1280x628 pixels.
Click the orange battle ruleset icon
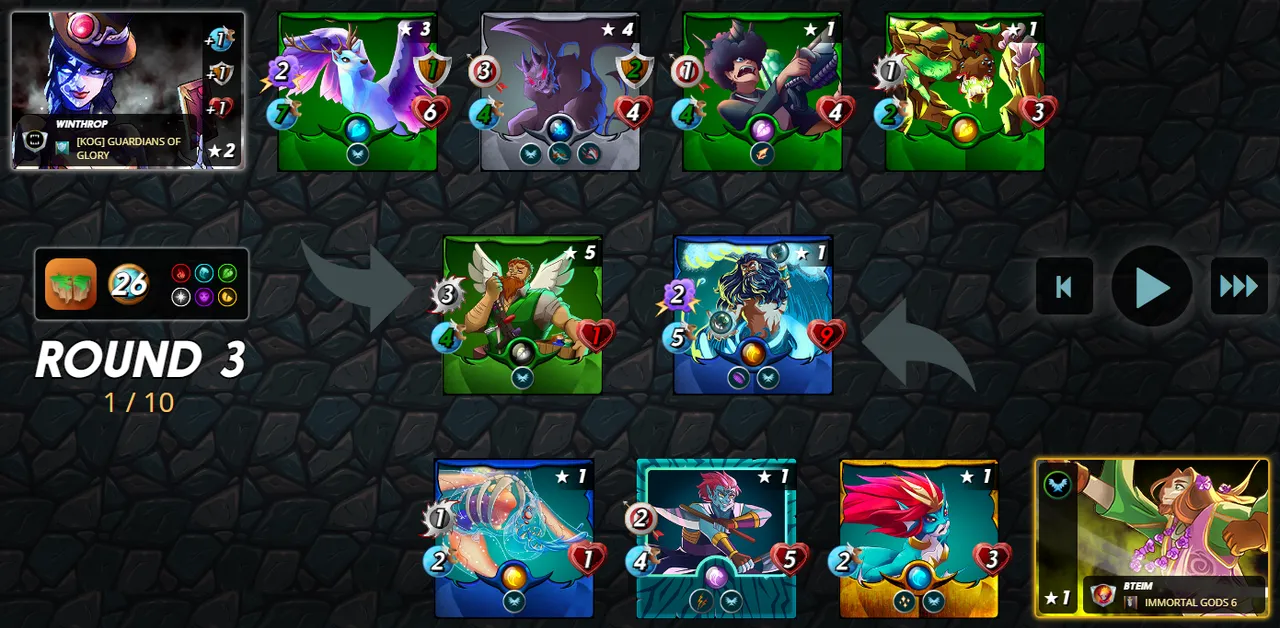(71, 285)
